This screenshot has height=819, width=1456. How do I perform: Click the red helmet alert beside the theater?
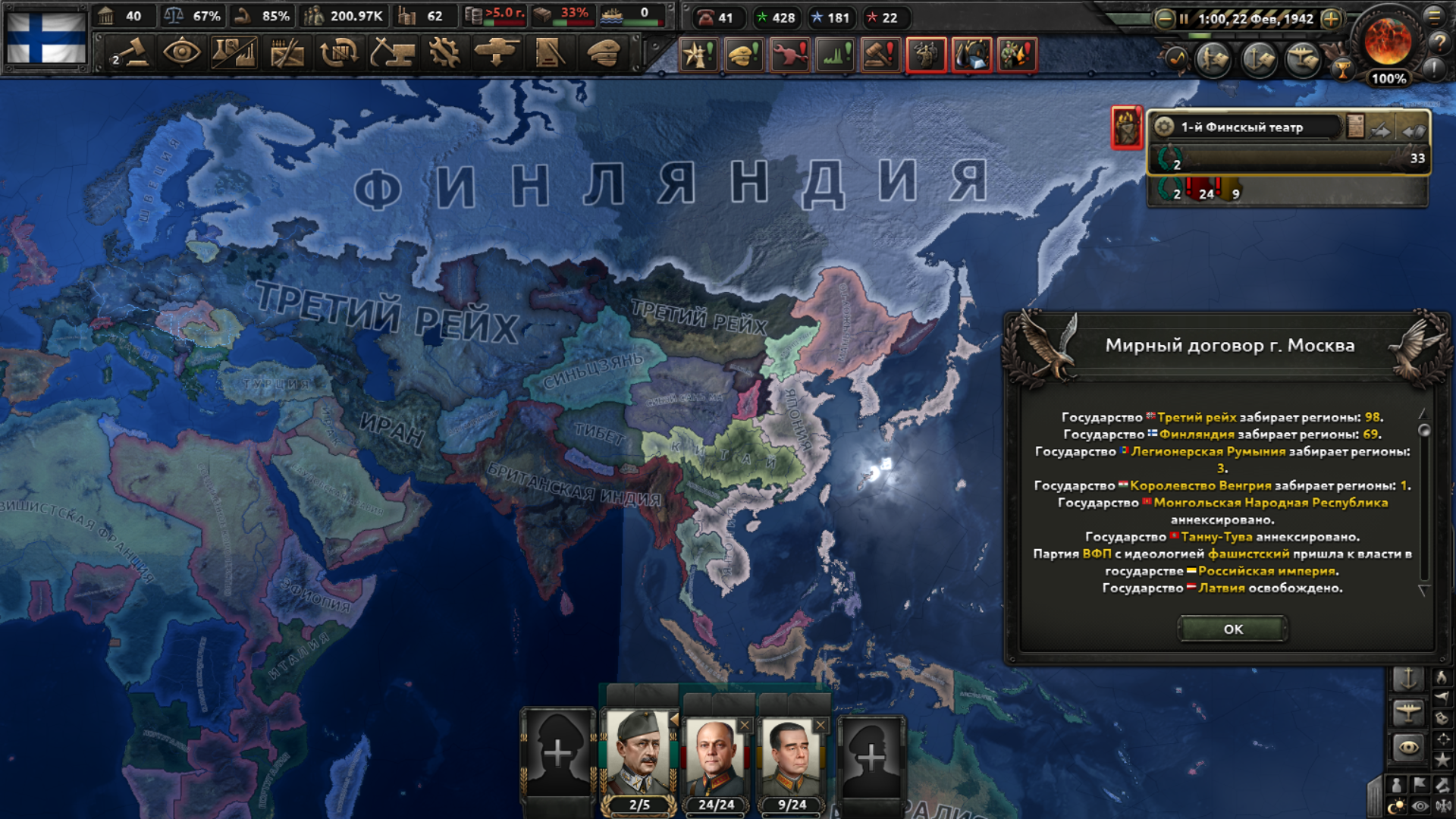[x=1127, y=127]
